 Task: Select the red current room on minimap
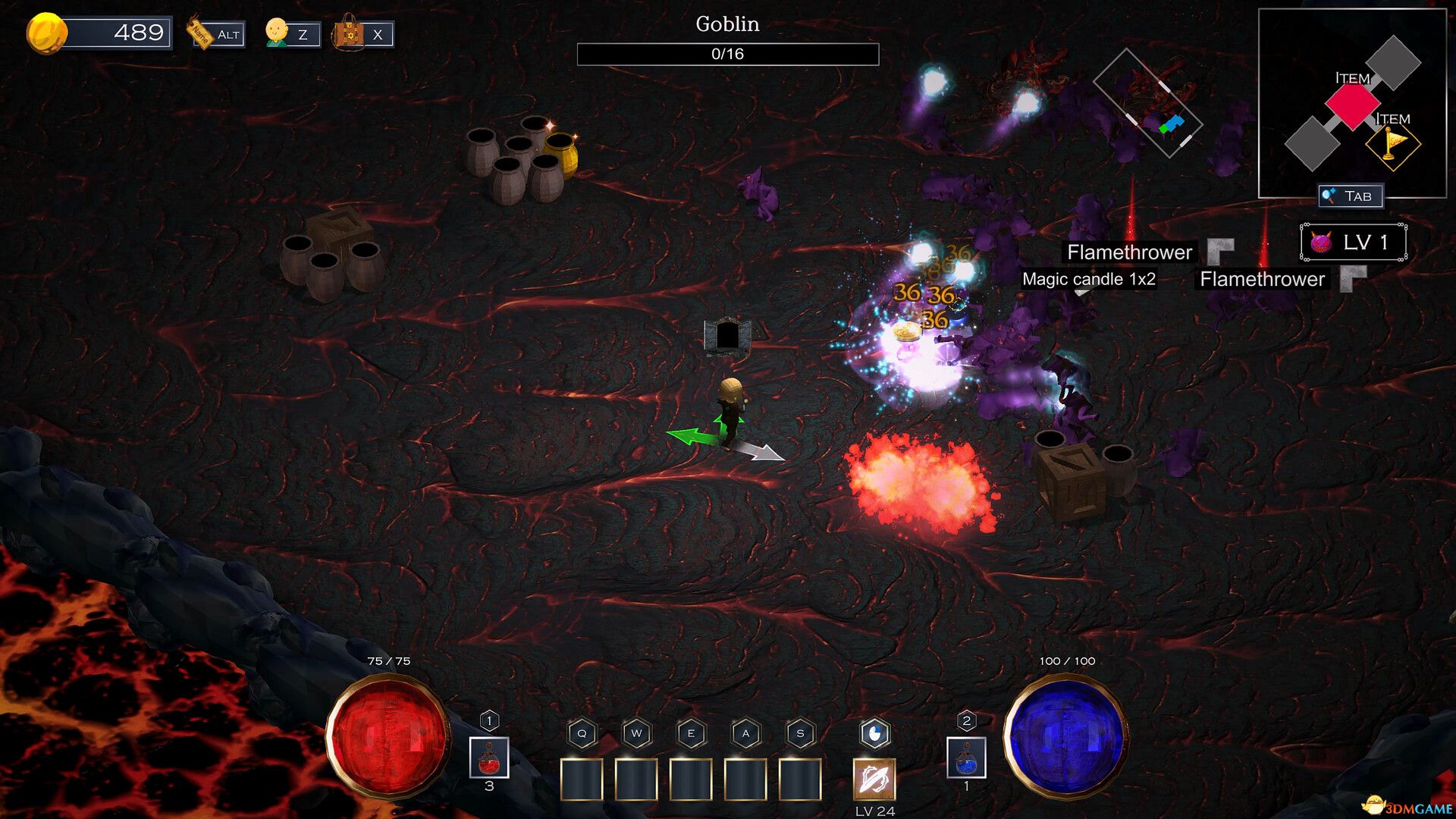[1352, 104]
